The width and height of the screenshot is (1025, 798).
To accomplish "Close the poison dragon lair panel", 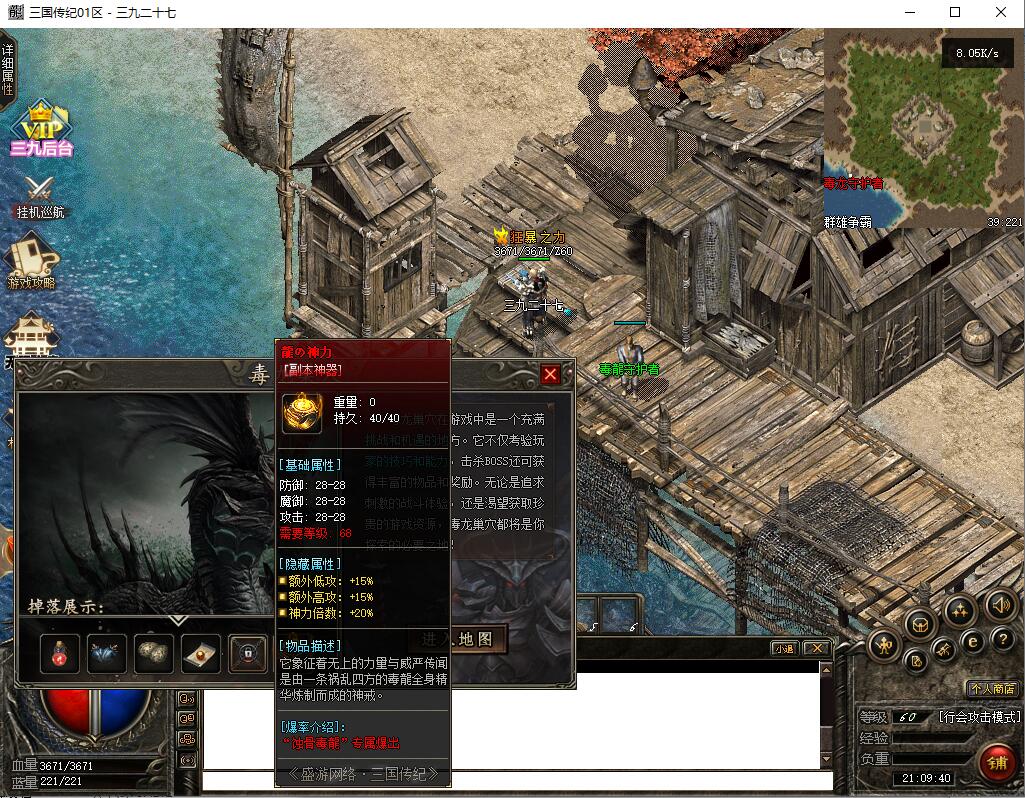I will pyautogui.click(x=550, y=375).
